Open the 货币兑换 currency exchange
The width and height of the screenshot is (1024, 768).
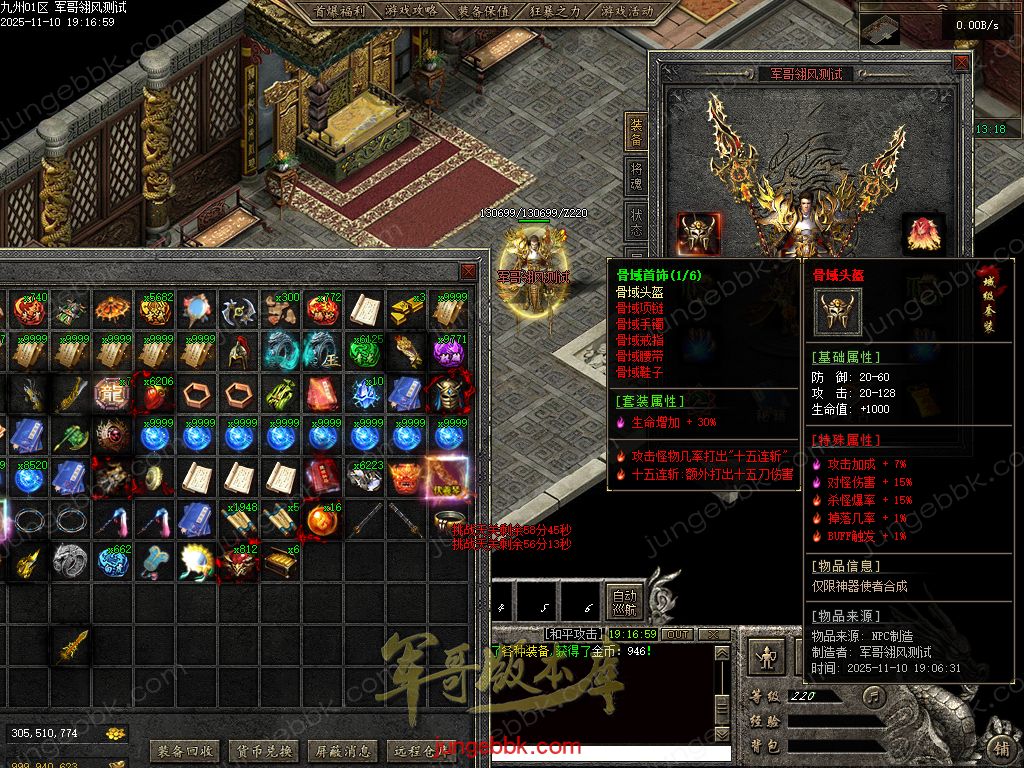coord(264,751)
